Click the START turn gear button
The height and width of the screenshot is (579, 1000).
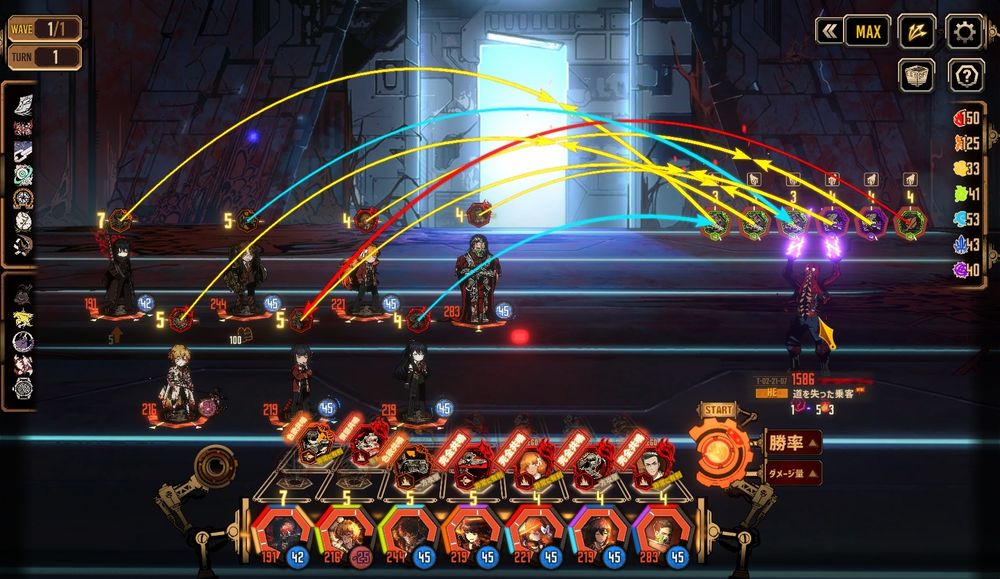coord(717,452)
